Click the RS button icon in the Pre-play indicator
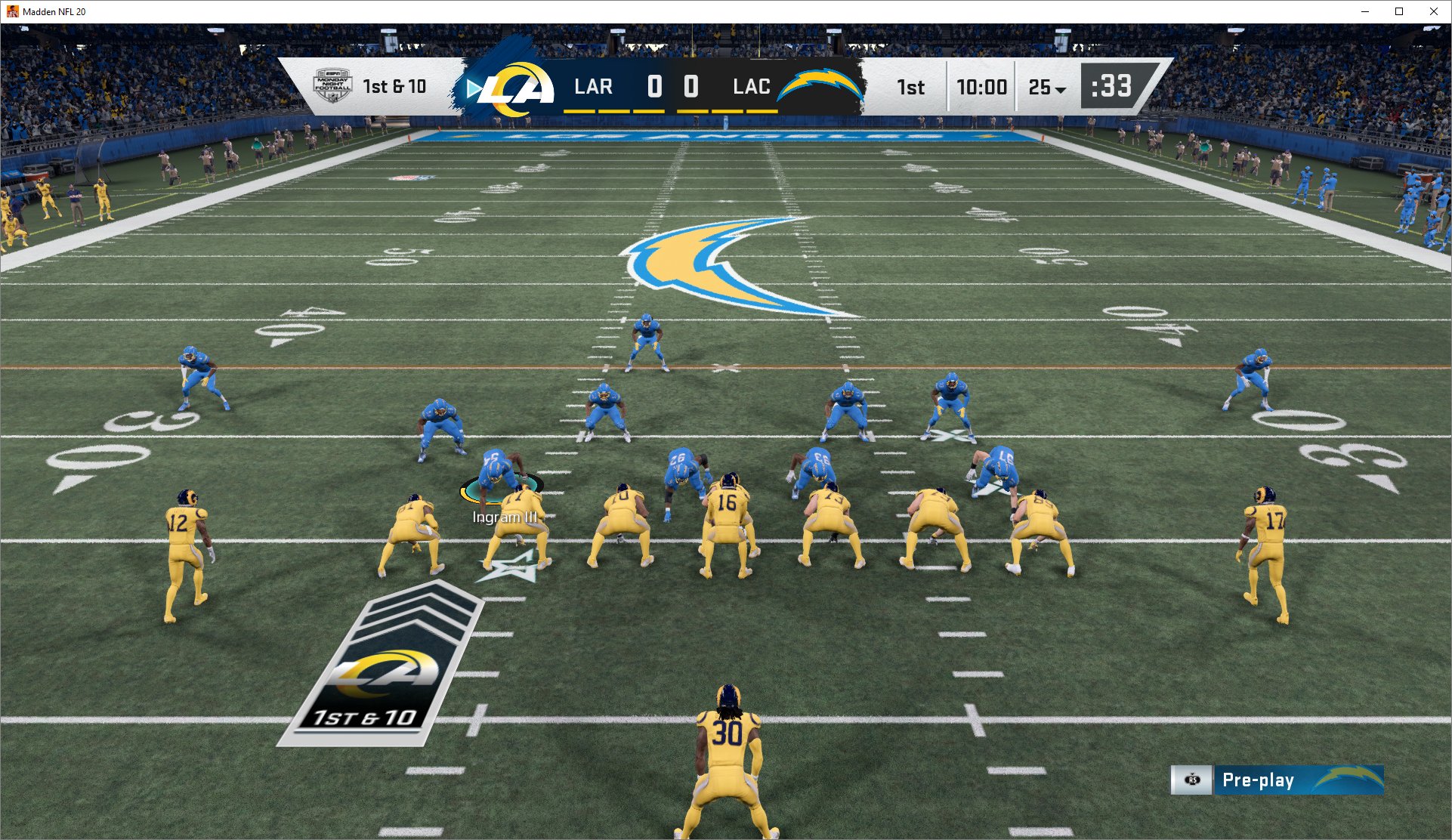This screenshot has width=1452, height=840. pos(1192,780)
